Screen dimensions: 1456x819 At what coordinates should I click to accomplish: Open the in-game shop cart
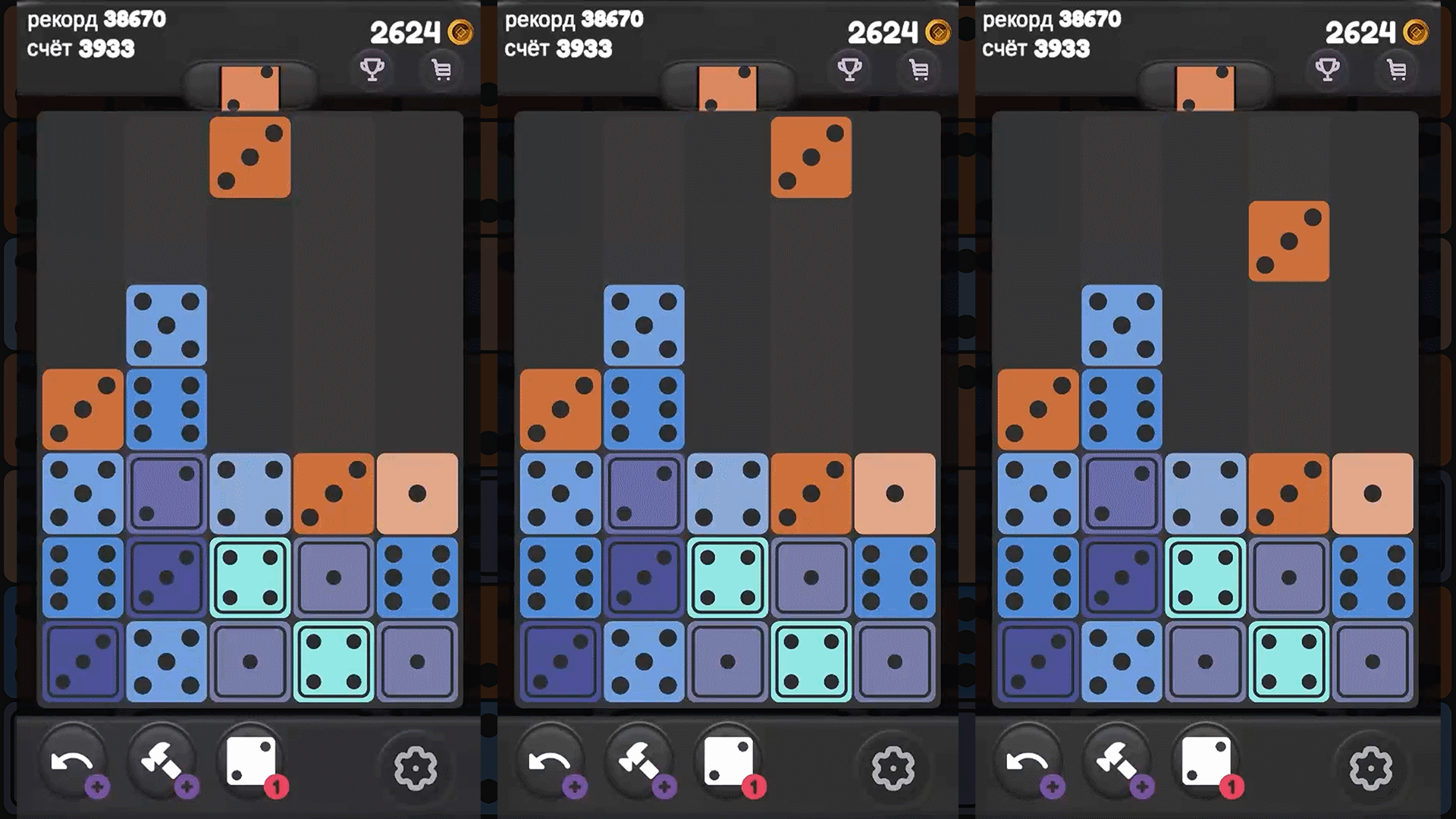pyautogui.click(x=441, y=70)
